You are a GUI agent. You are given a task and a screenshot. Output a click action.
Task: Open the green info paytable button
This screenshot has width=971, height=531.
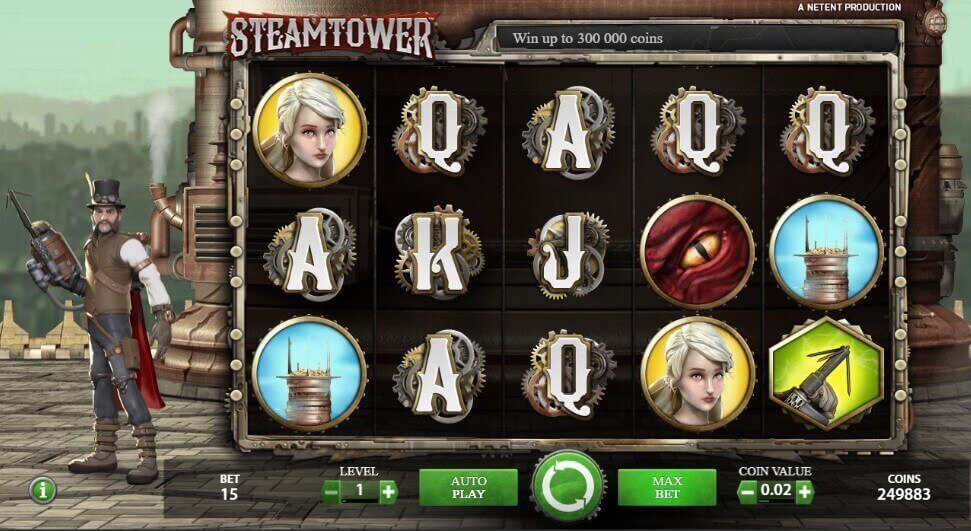click(x=43, y=490)
